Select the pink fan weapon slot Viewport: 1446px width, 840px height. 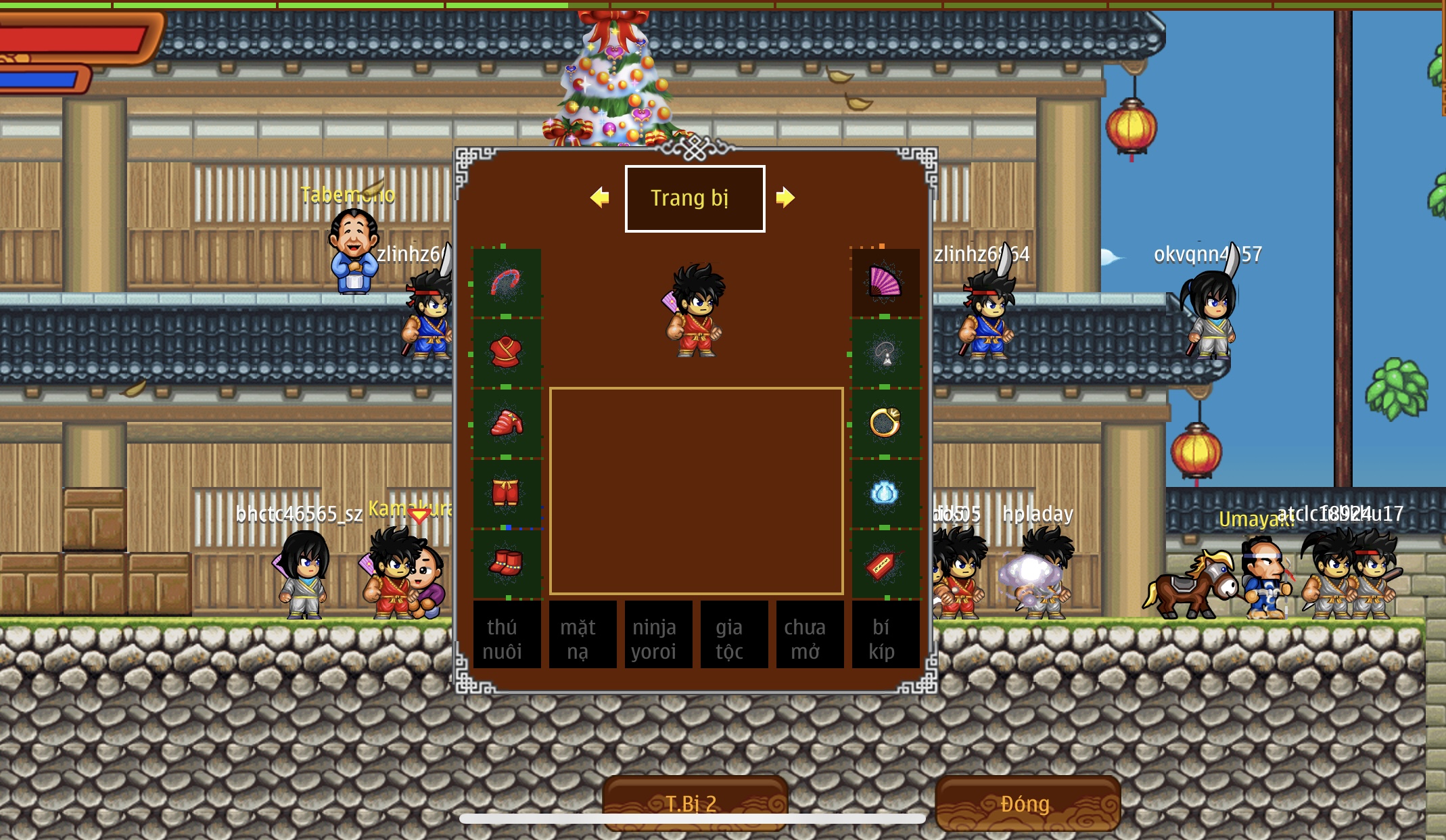coord(885,282)
